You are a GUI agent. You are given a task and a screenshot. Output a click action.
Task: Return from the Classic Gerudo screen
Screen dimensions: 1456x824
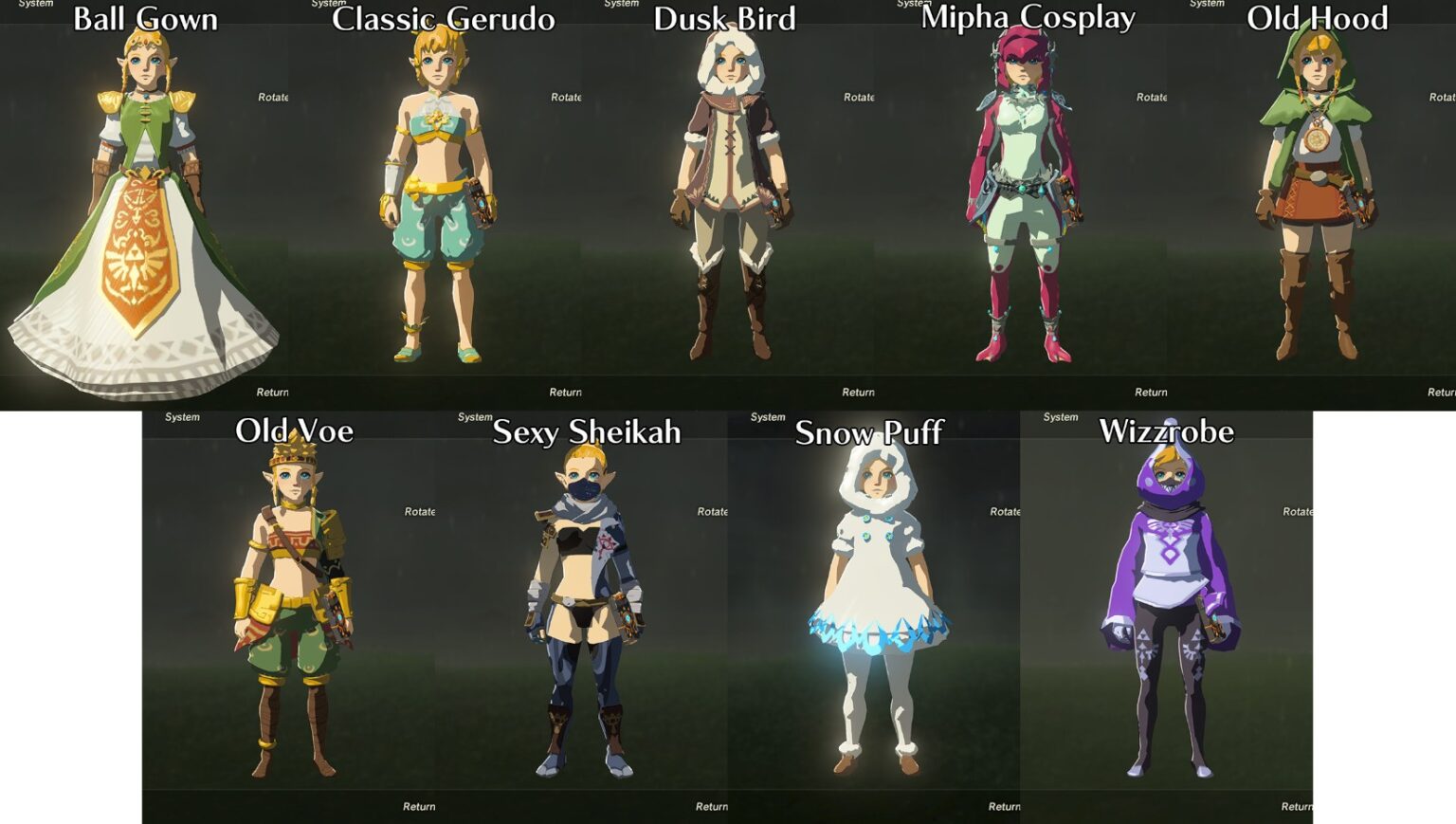click(x=565, y=392)
